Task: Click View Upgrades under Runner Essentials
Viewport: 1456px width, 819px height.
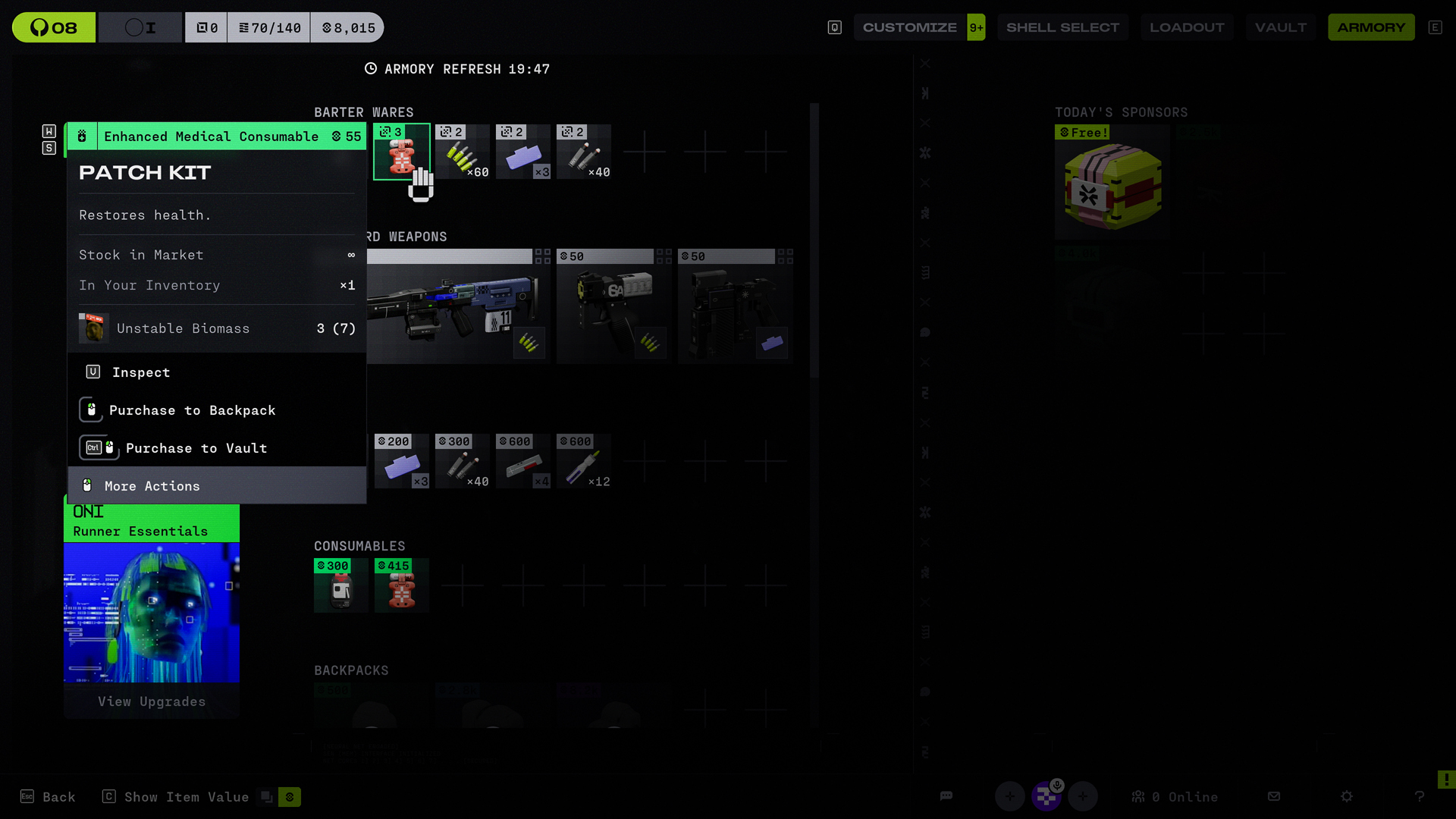Action: [152, 701]
